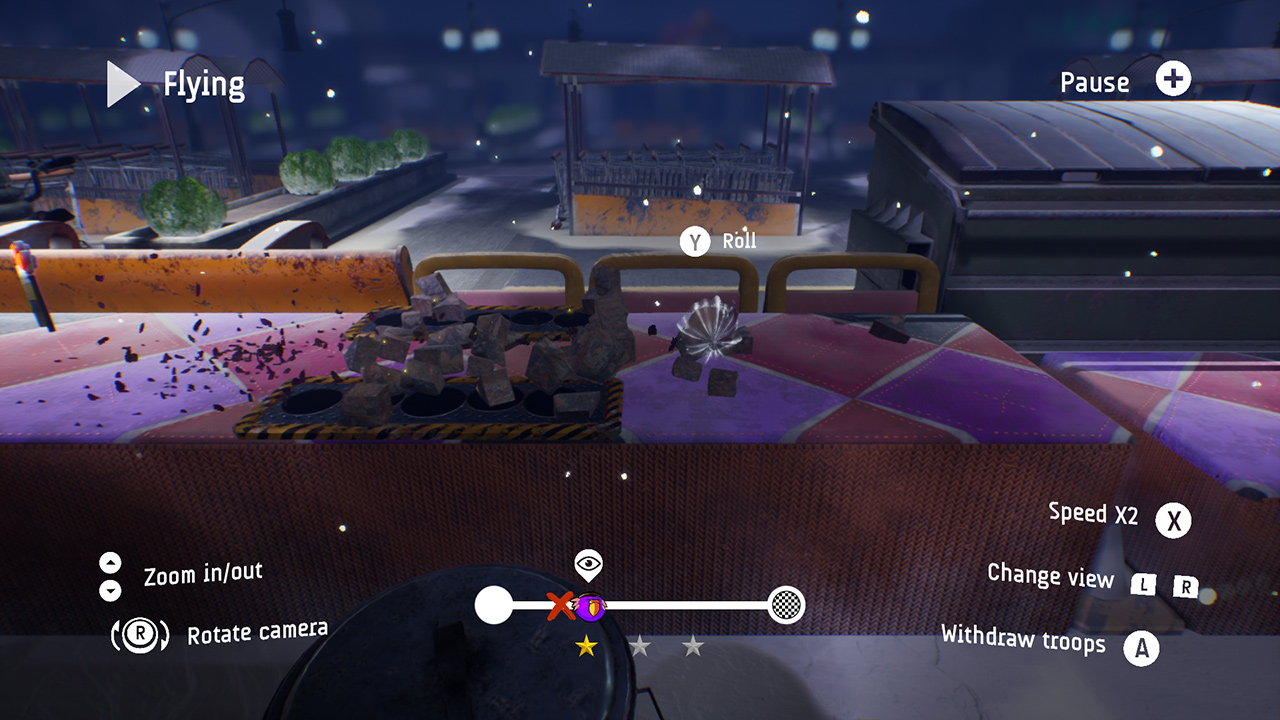Open the Pause menu text
The image size is (1280, 720).
pyautogui.click(x=1094, y=82)
